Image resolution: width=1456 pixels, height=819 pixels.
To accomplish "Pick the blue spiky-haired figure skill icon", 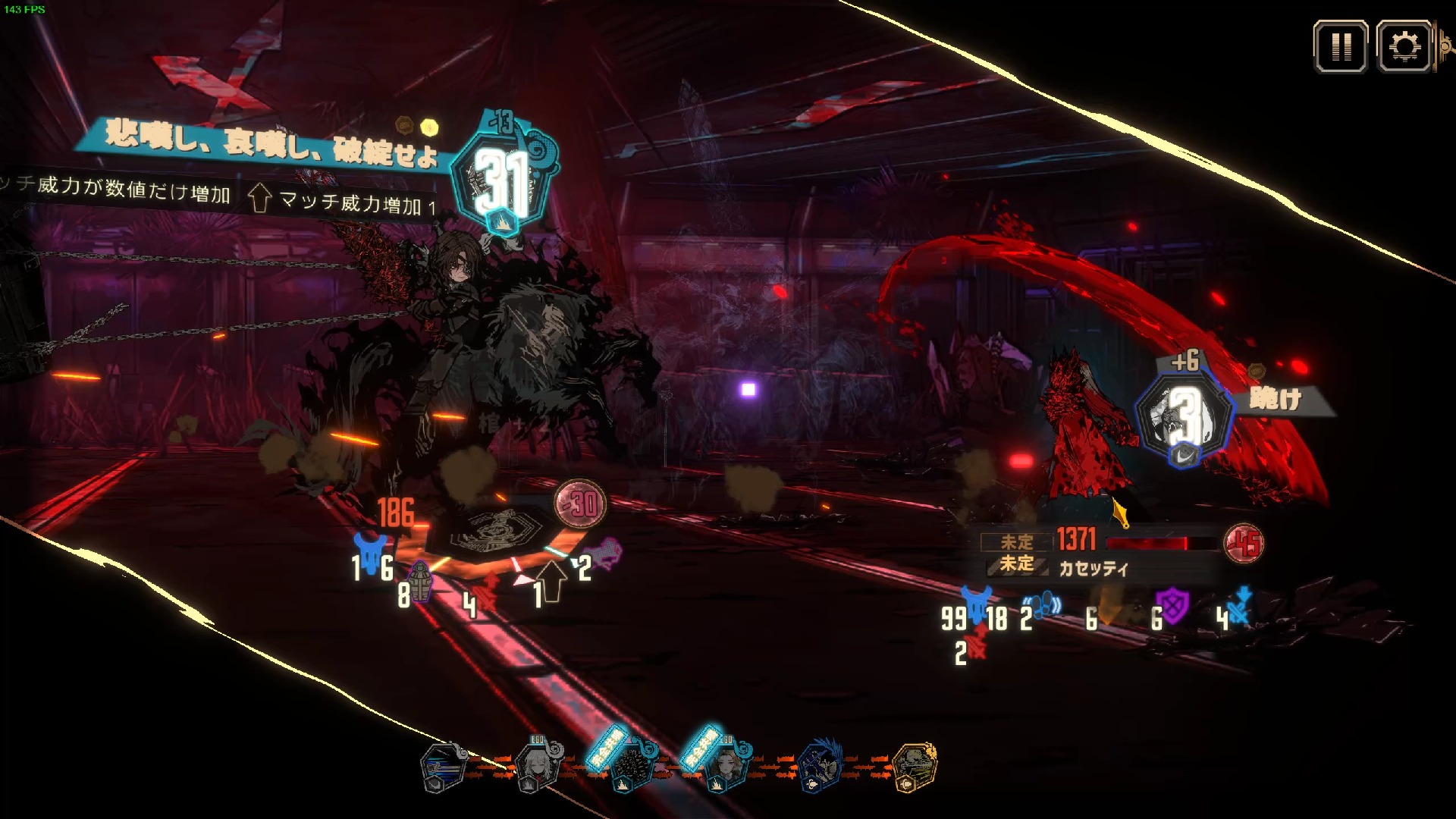I will [x=821, y=767].
